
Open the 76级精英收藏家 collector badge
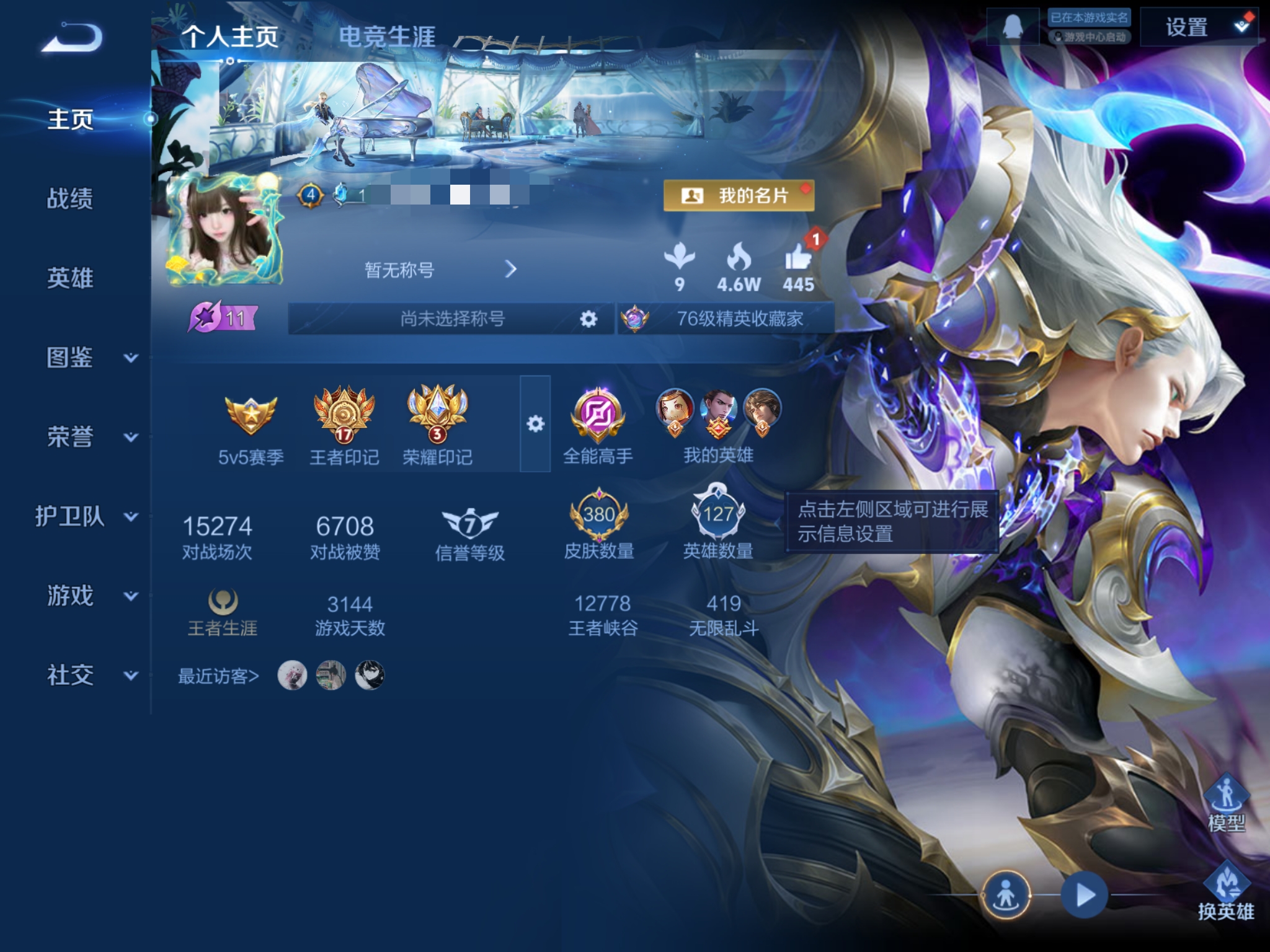(x=727, y=319)
